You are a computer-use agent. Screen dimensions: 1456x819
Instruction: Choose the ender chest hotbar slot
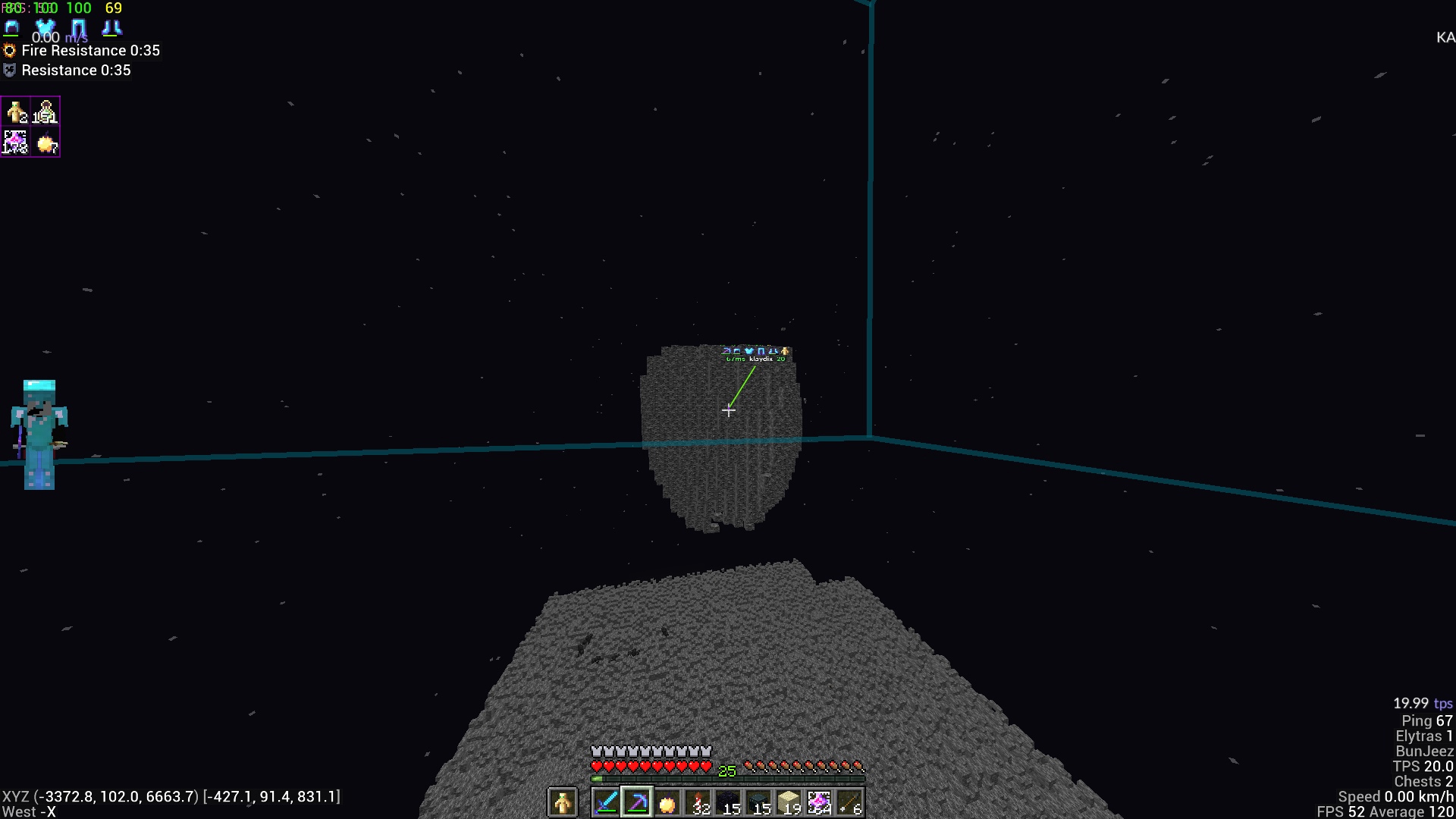pos(758,802)
